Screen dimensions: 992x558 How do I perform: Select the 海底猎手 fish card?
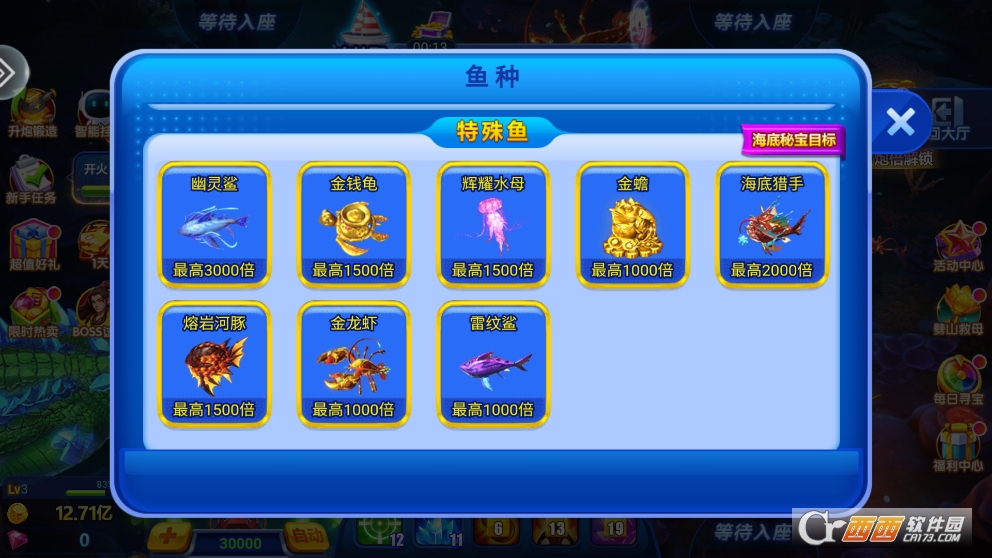point(772,224)
